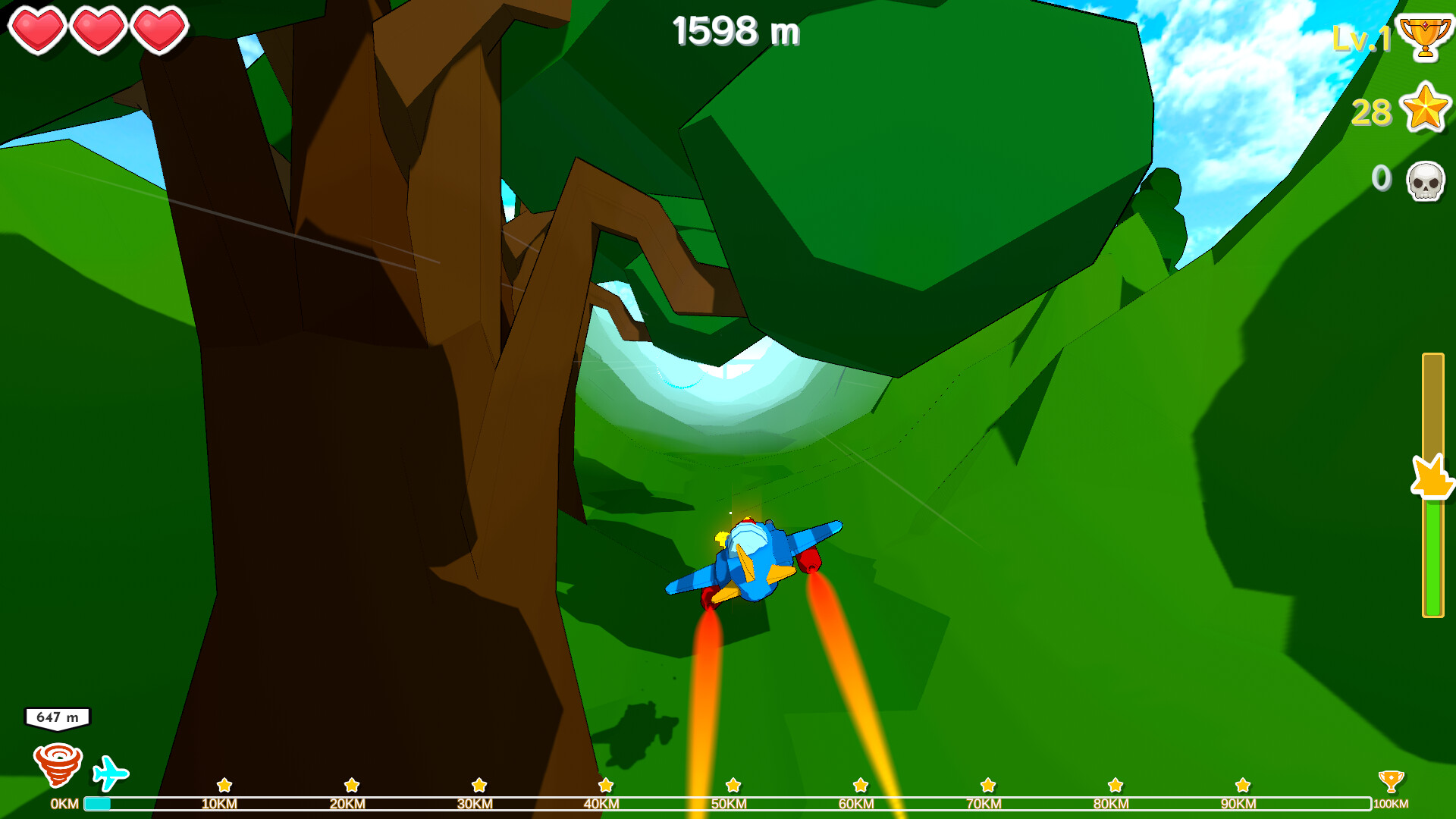Click the 0KM label on the progress bar
Screen dimensions: 1456x819
coord(64,805)
